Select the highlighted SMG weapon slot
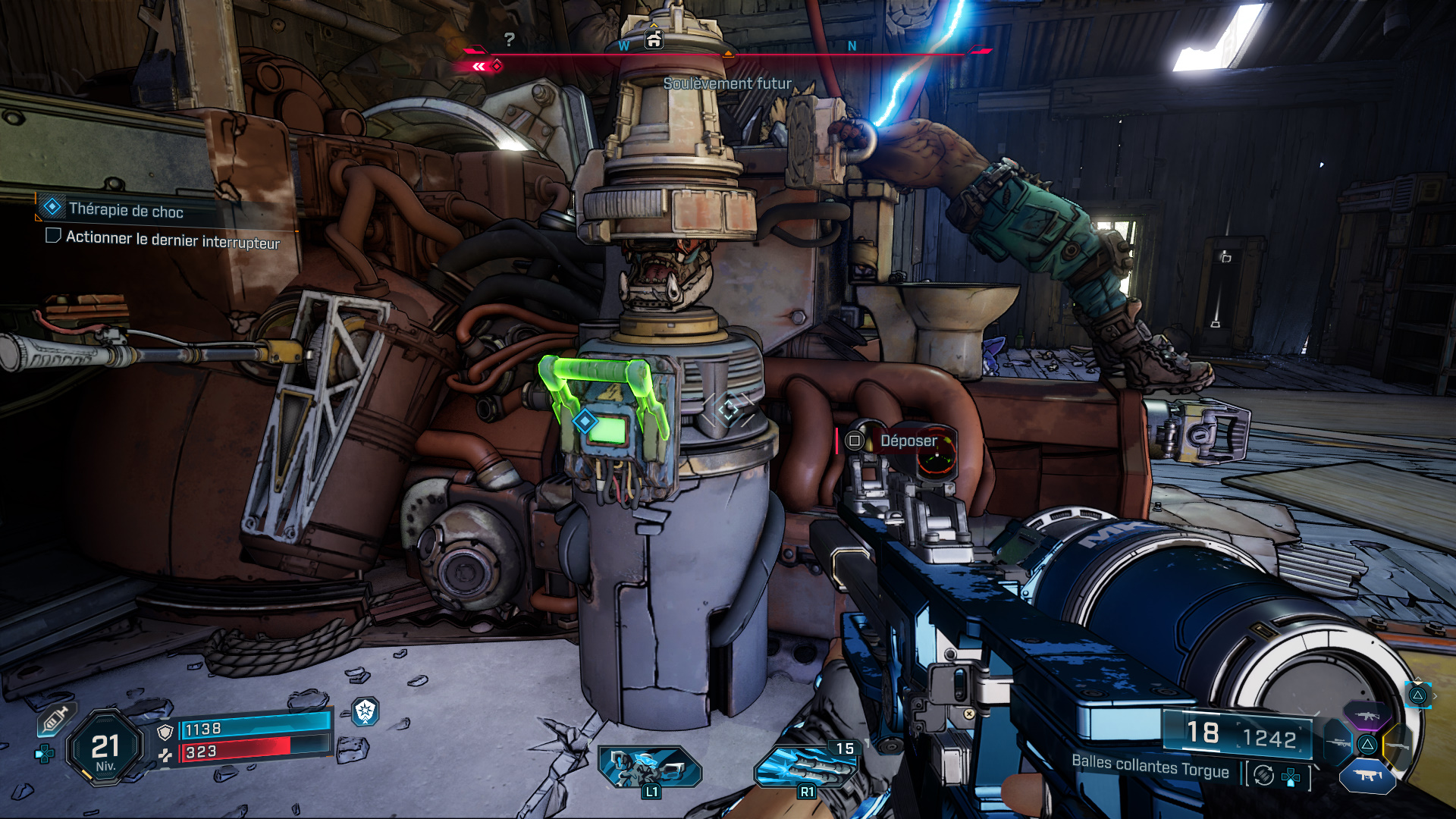 tap(1367, 776)
